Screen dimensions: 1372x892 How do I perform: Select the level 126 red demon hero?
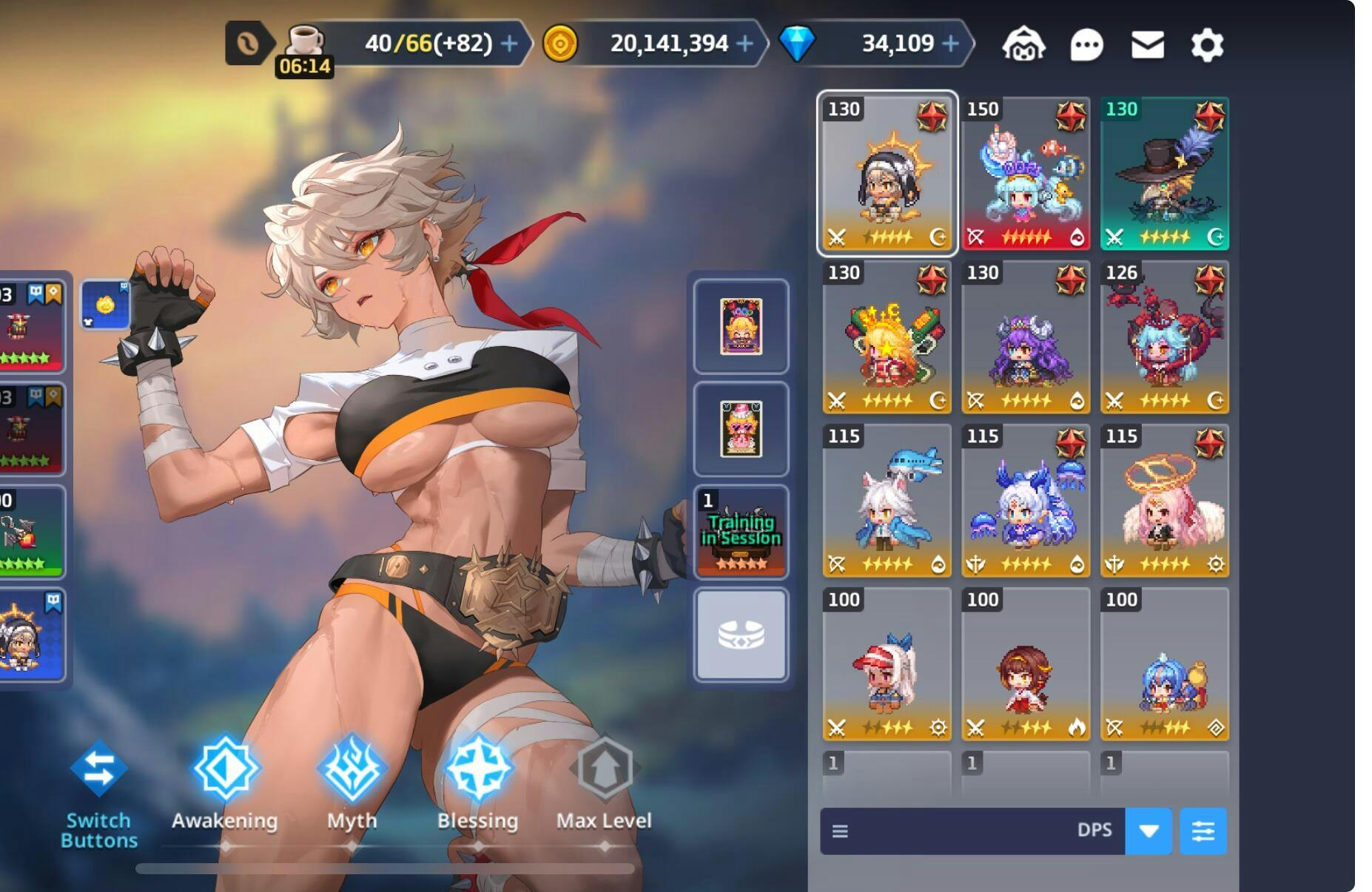pyautogui.click(x=1164, y=337)
